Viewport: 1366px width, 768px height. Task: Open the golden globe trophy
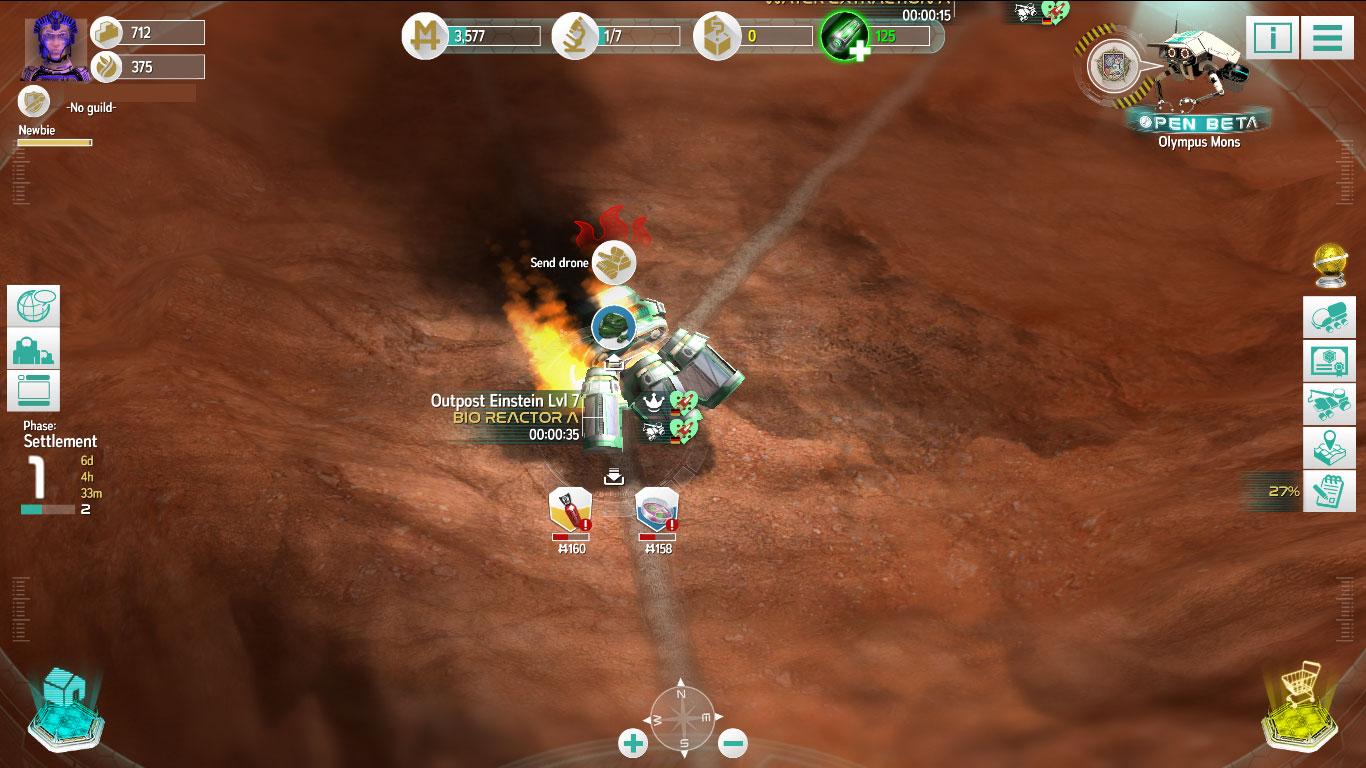point(1329,264)
